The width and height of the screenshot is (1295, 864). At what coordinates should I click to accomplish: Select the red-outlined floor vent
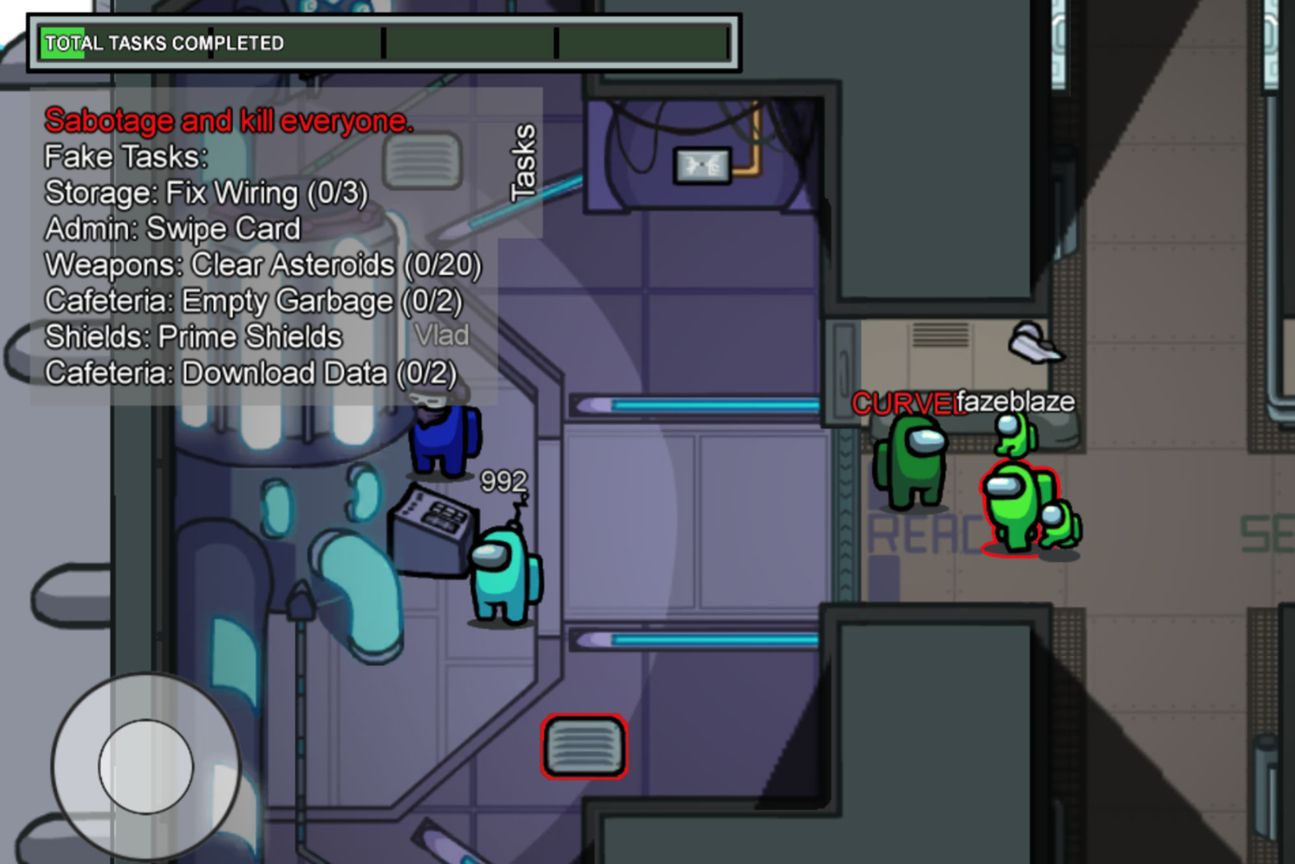coord(584,746)
